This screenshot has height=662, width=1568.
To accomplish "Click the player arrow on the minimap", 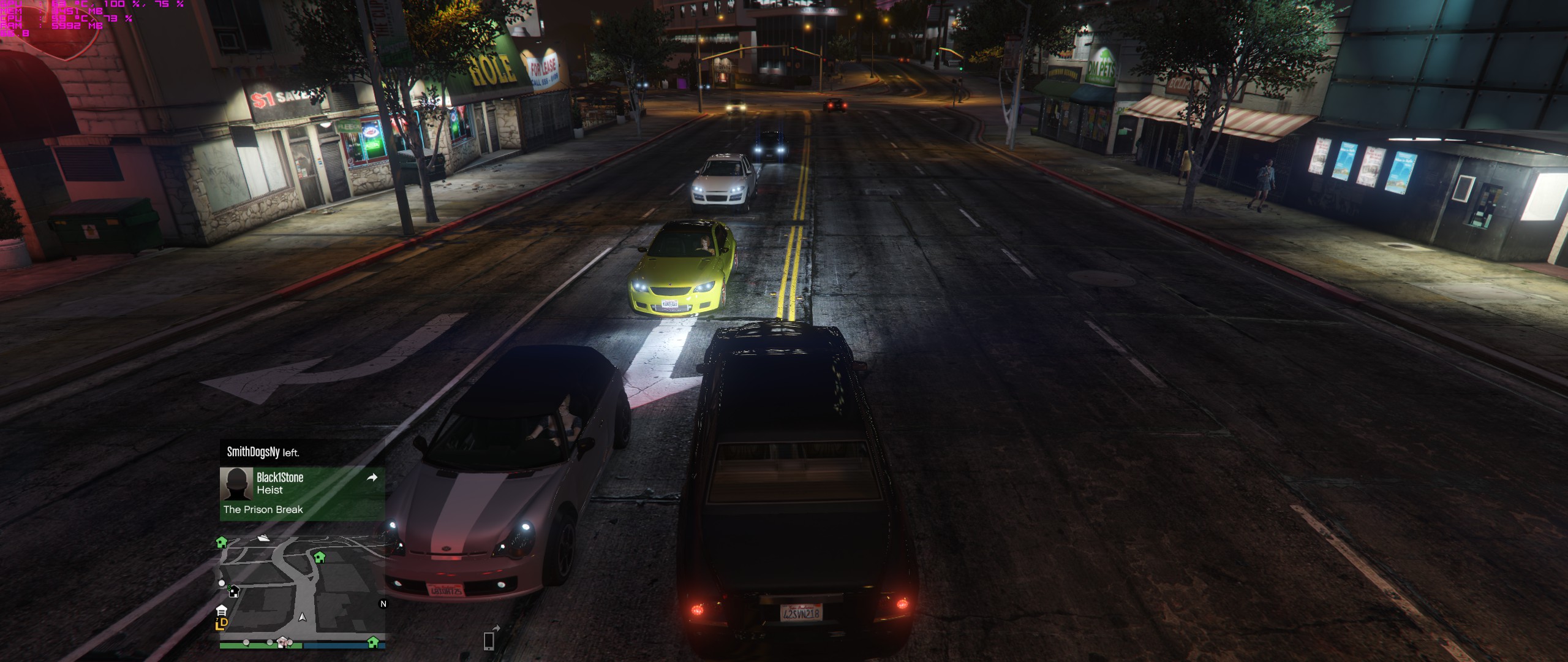I will pos(302,617).
